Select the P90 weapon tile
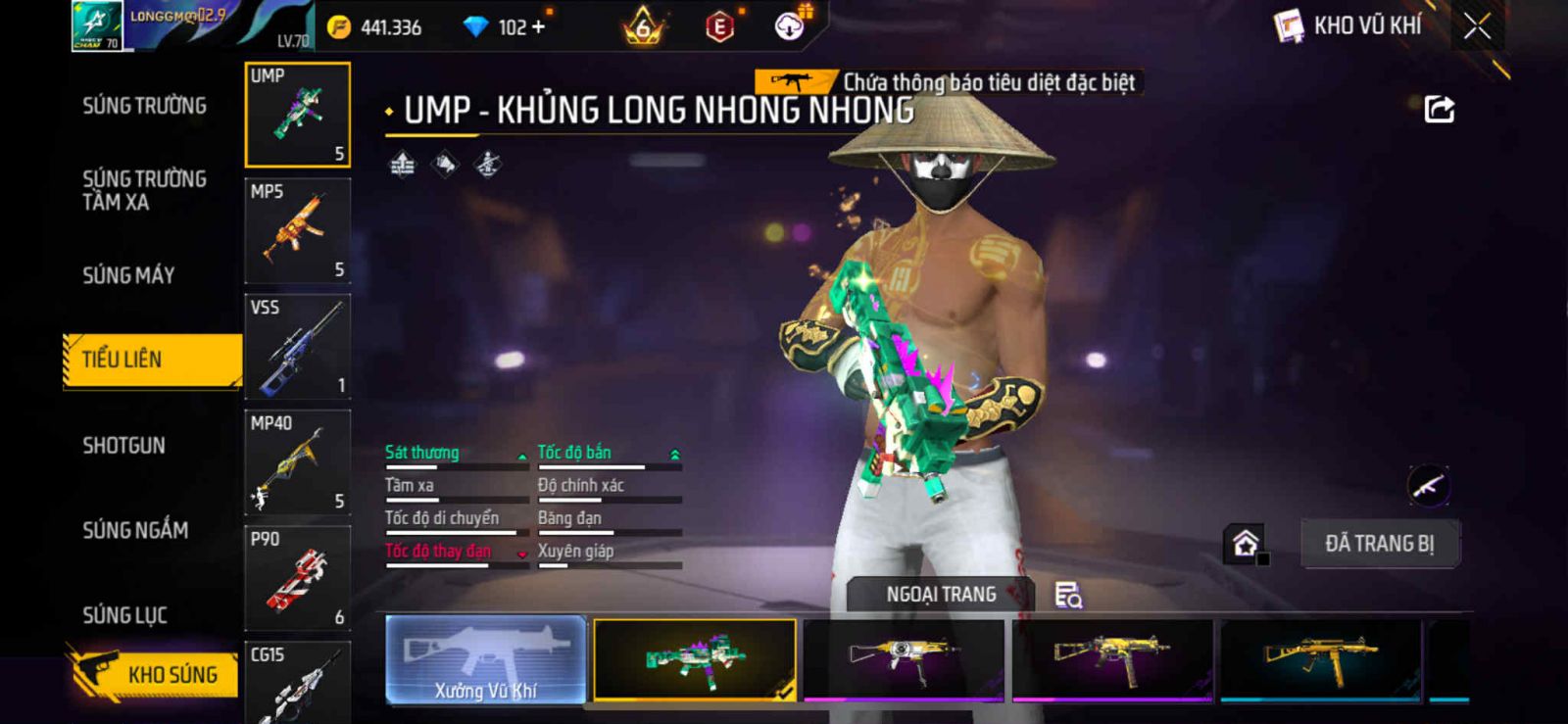Viewport: 1568px width, 724px height. pyautogui.click(x=297, y=578)
